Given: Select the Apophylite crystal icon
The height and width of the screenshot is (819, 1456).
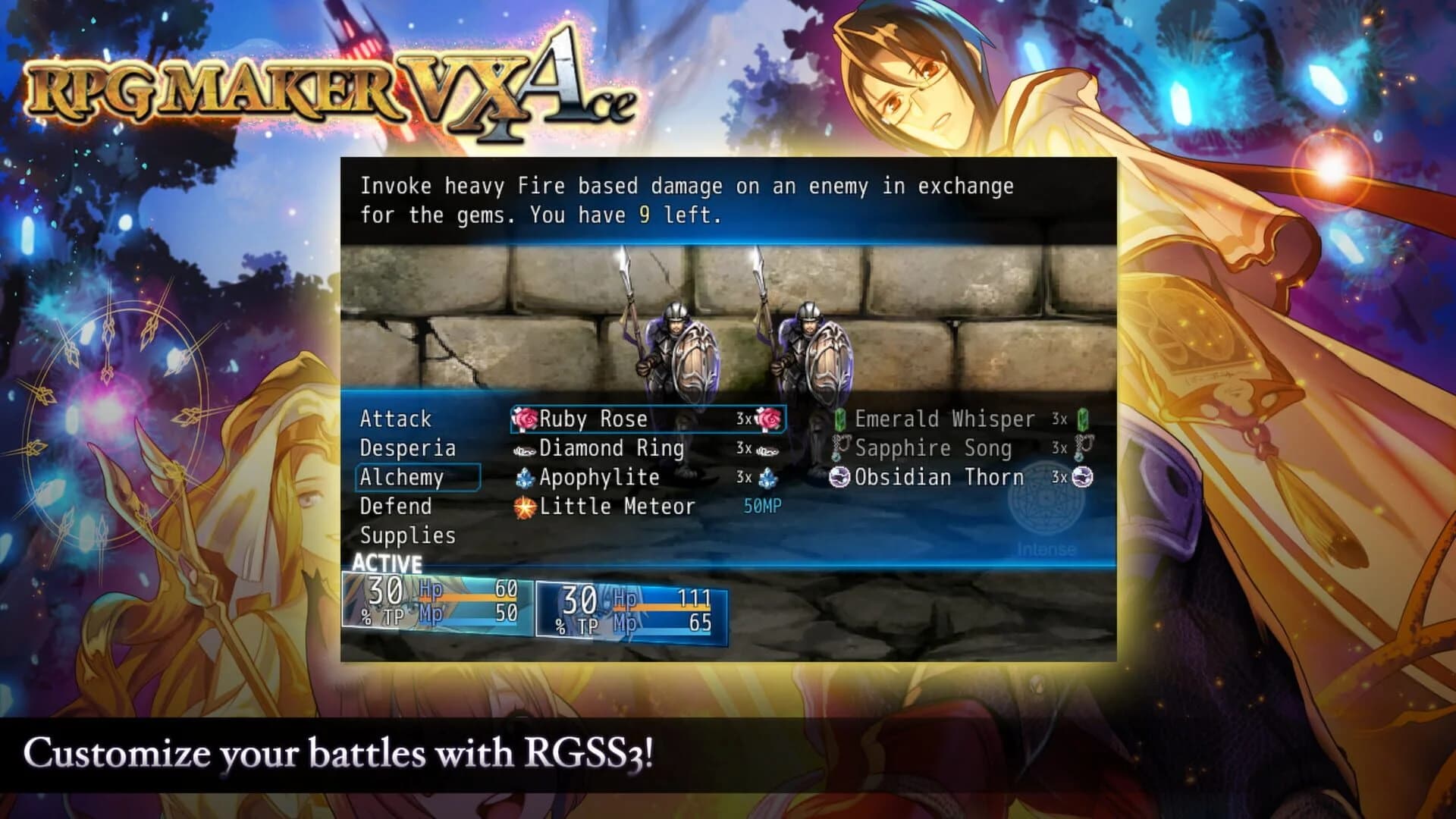Looking at the screenshot, I should point(524,478).
